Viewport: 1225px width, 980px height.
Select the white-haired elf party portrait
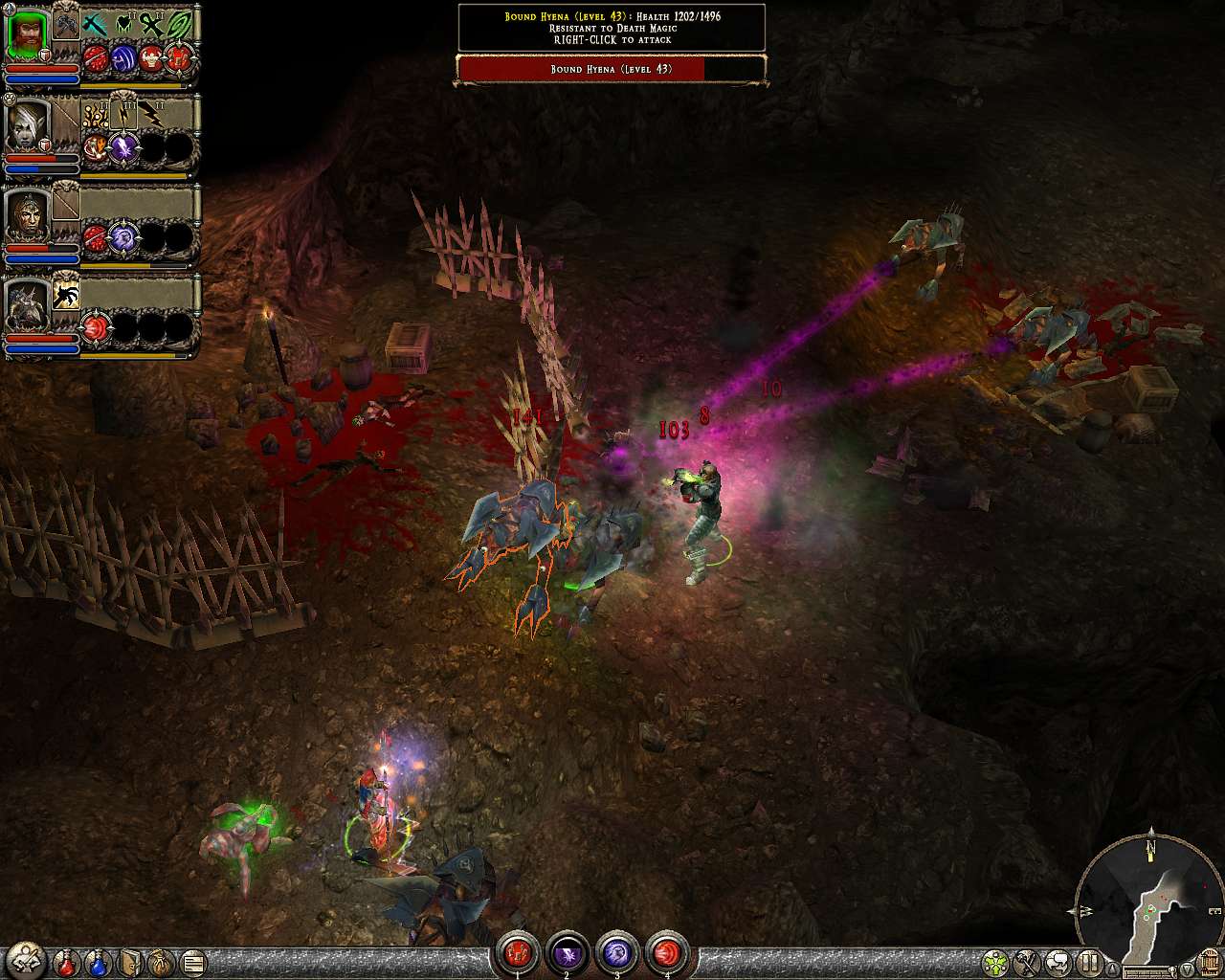coord(28,125)
